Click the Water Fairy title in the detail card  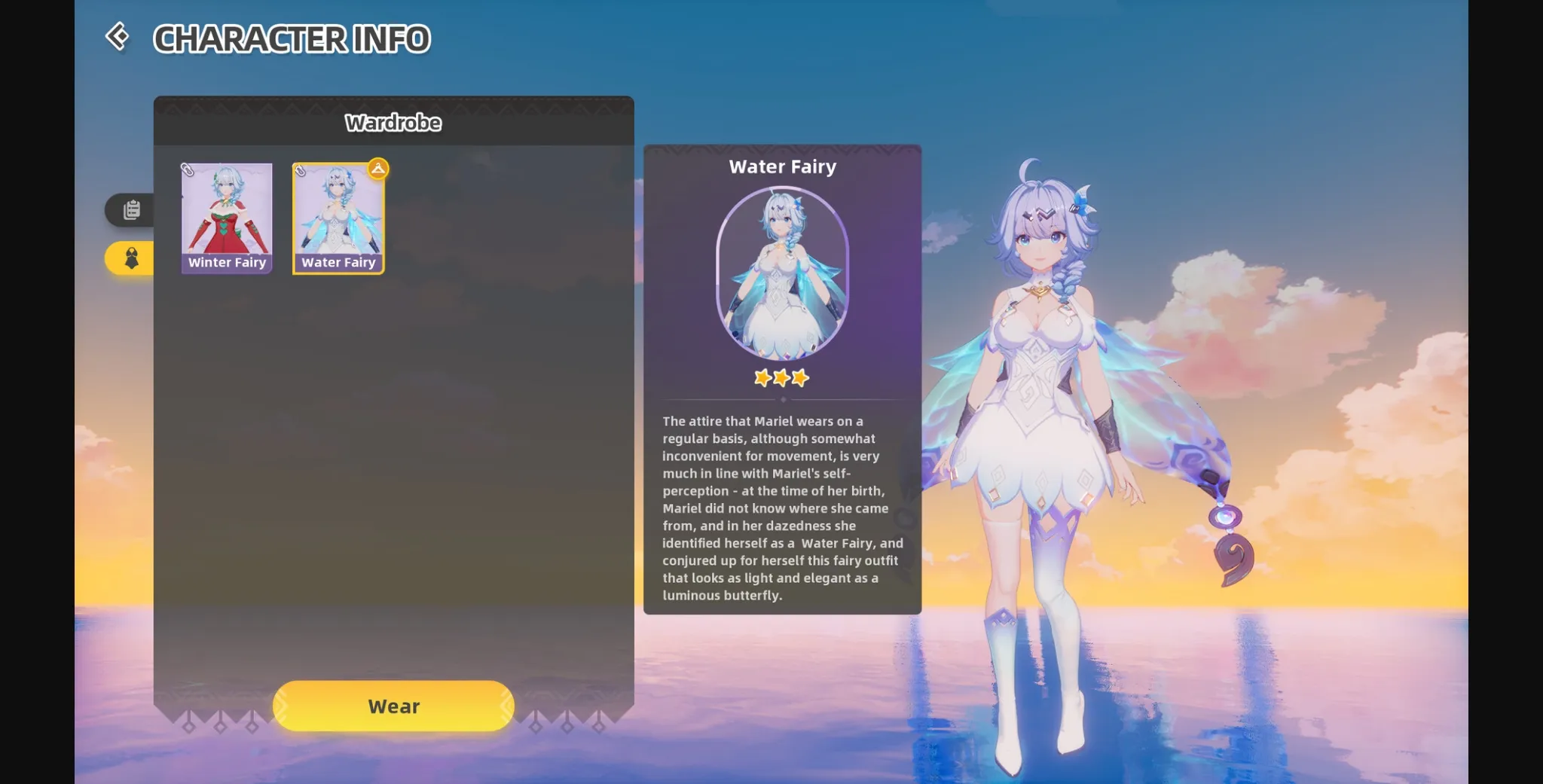[783, 166]
